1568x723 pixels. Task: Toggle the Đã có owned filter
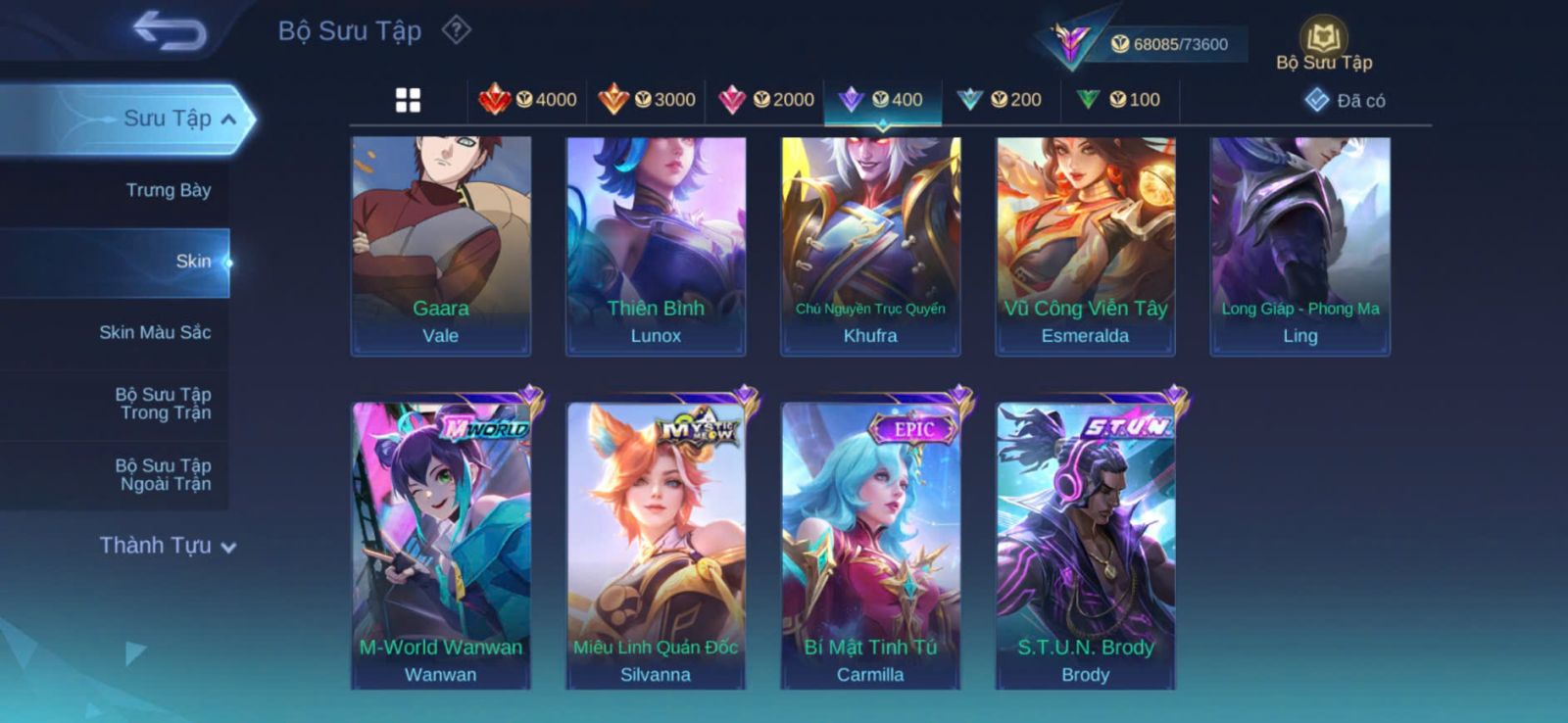(1345, 100)
